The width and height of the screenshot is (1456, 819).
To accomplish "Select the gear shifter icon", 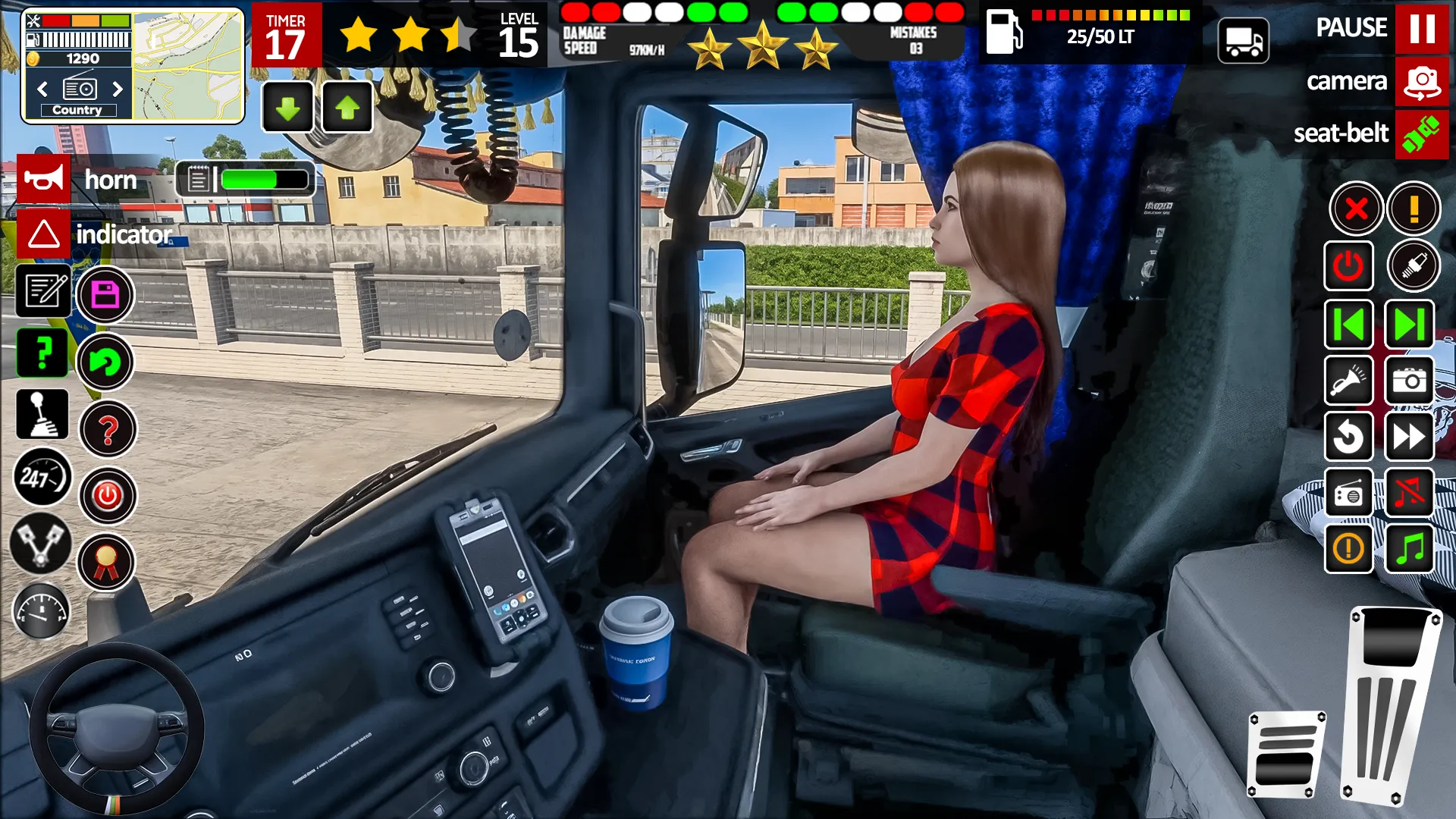I will [x=42, y=414].
